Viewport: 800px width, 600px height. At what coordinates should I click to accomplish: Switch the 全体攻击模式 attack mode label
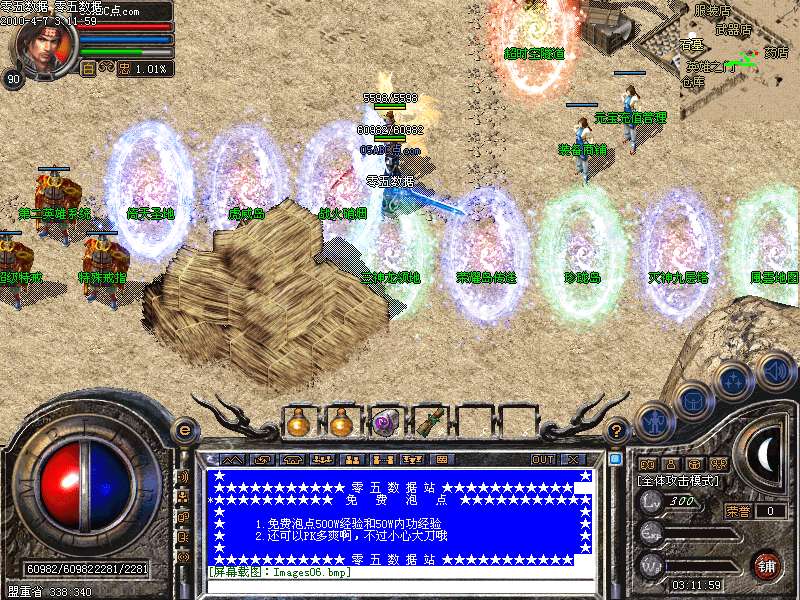click(x=678, y=482)
